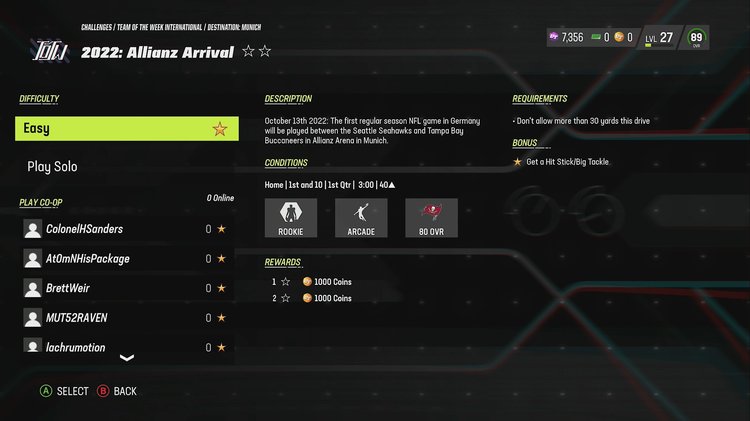Select the Easy difficulty option

coord(127,128)
